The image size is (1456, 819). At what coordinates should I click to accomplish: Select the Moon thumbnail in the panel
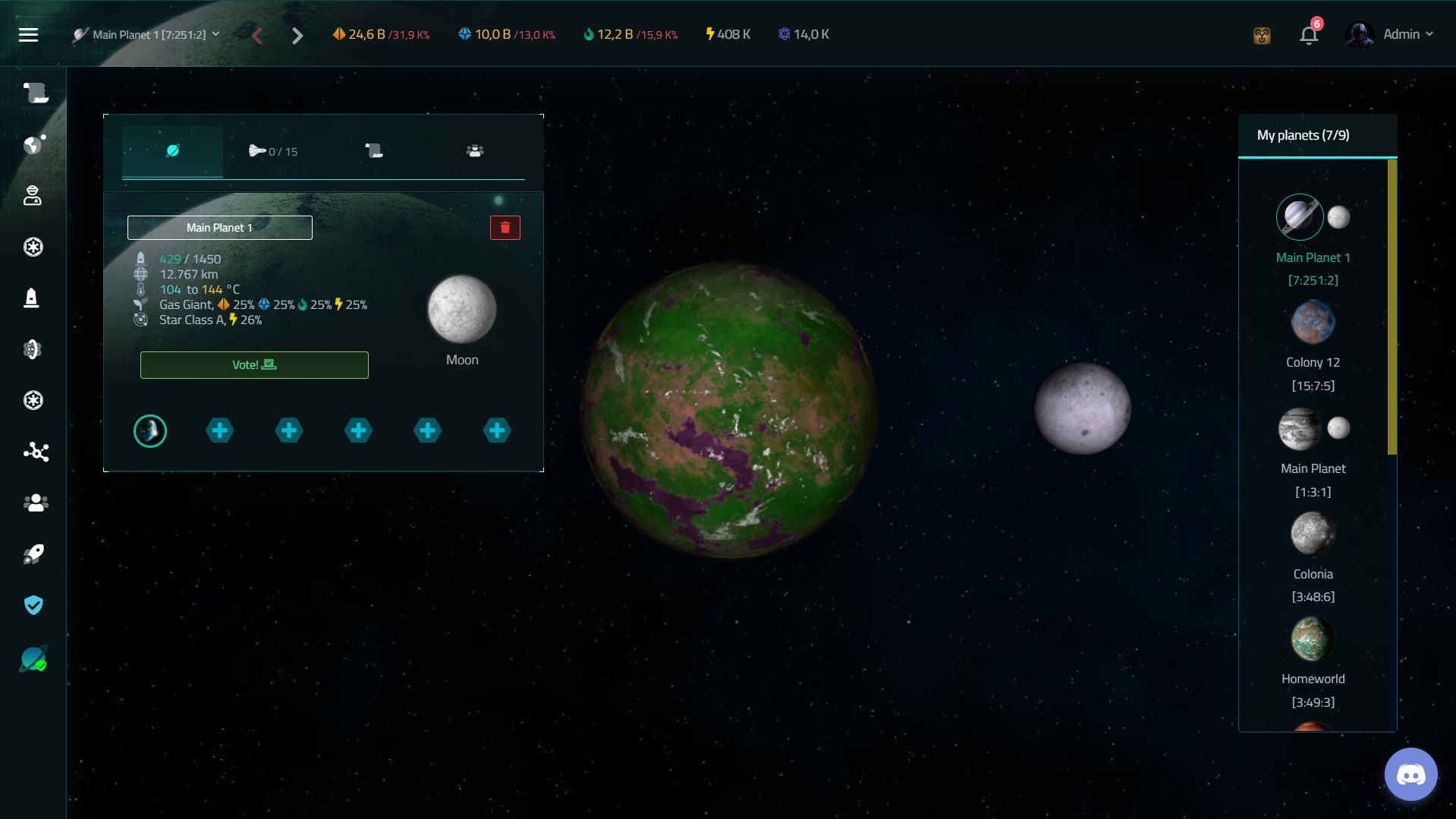pos(461,310)
